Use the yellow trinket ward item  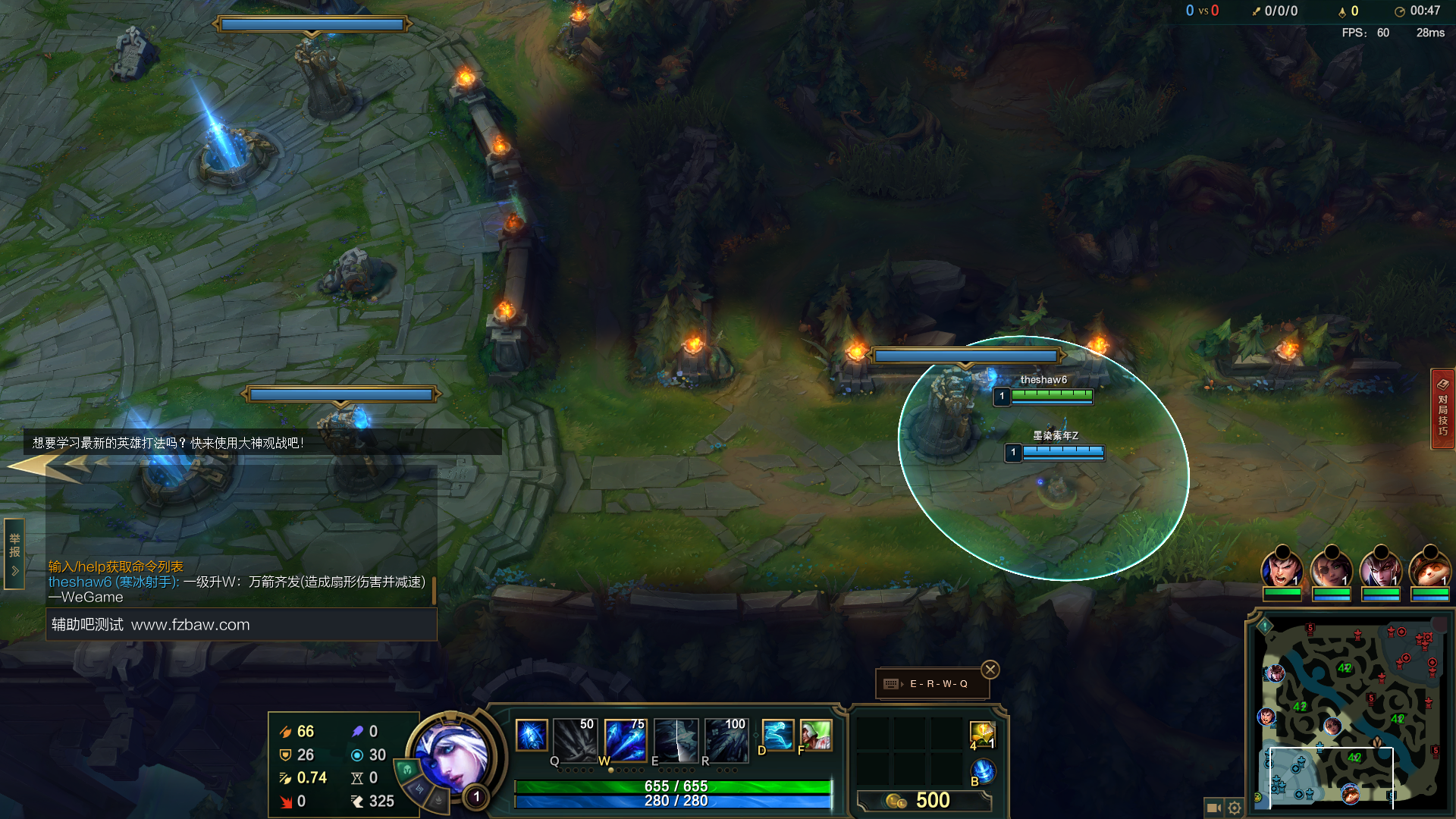coord(982,734)
